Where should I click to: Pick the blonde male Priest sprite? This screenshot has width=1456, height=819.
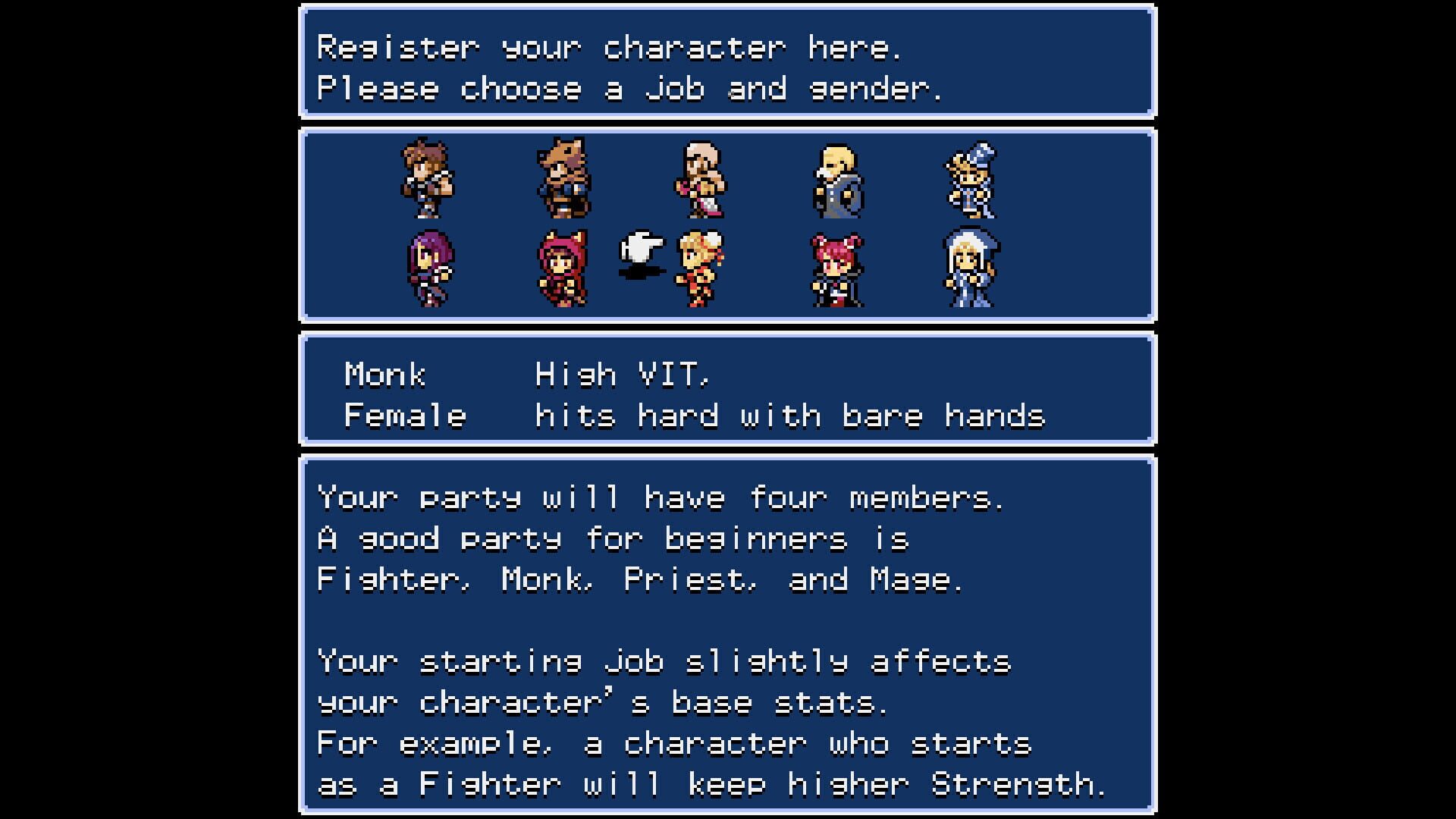(x=839, y=180)
